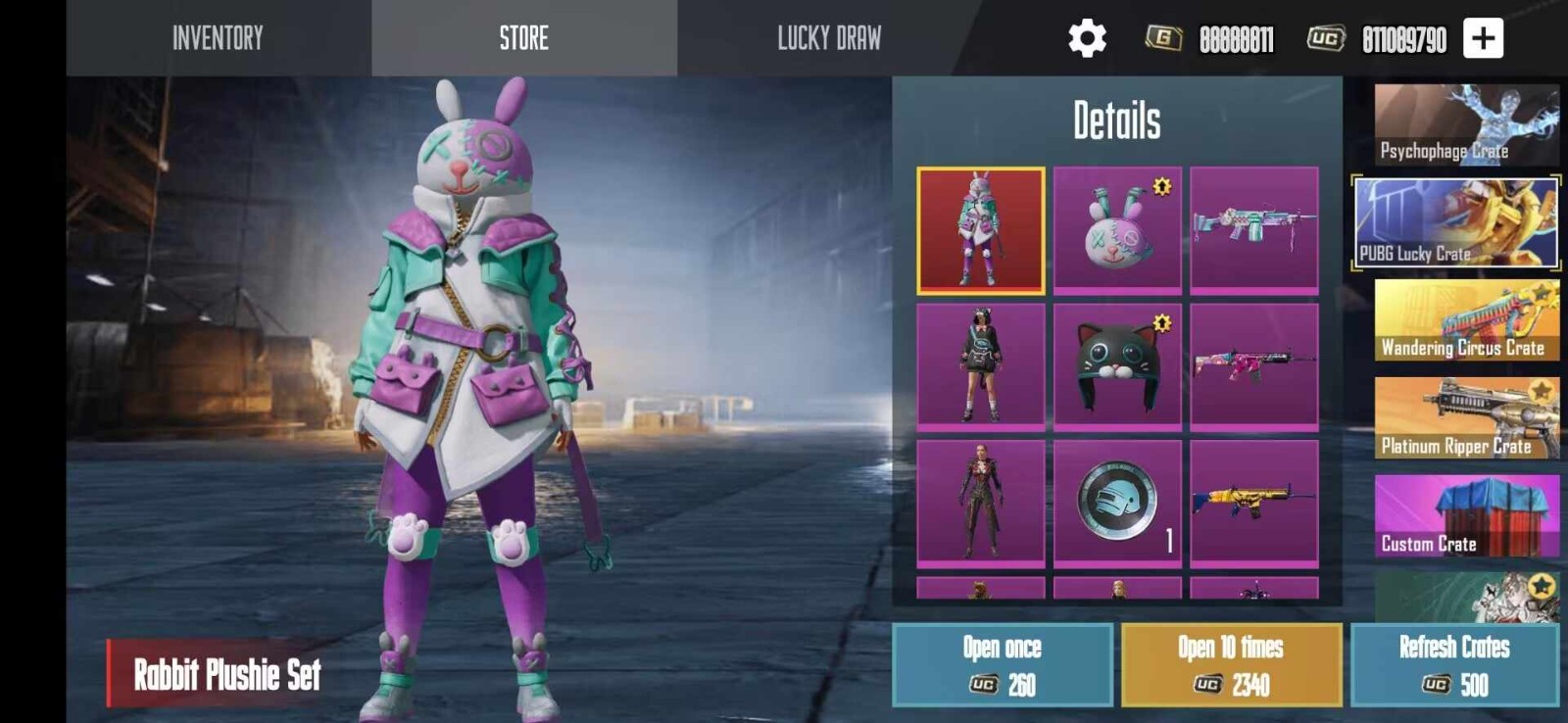
Task: Open settings with the gear icon
Action: [1087, 38]
